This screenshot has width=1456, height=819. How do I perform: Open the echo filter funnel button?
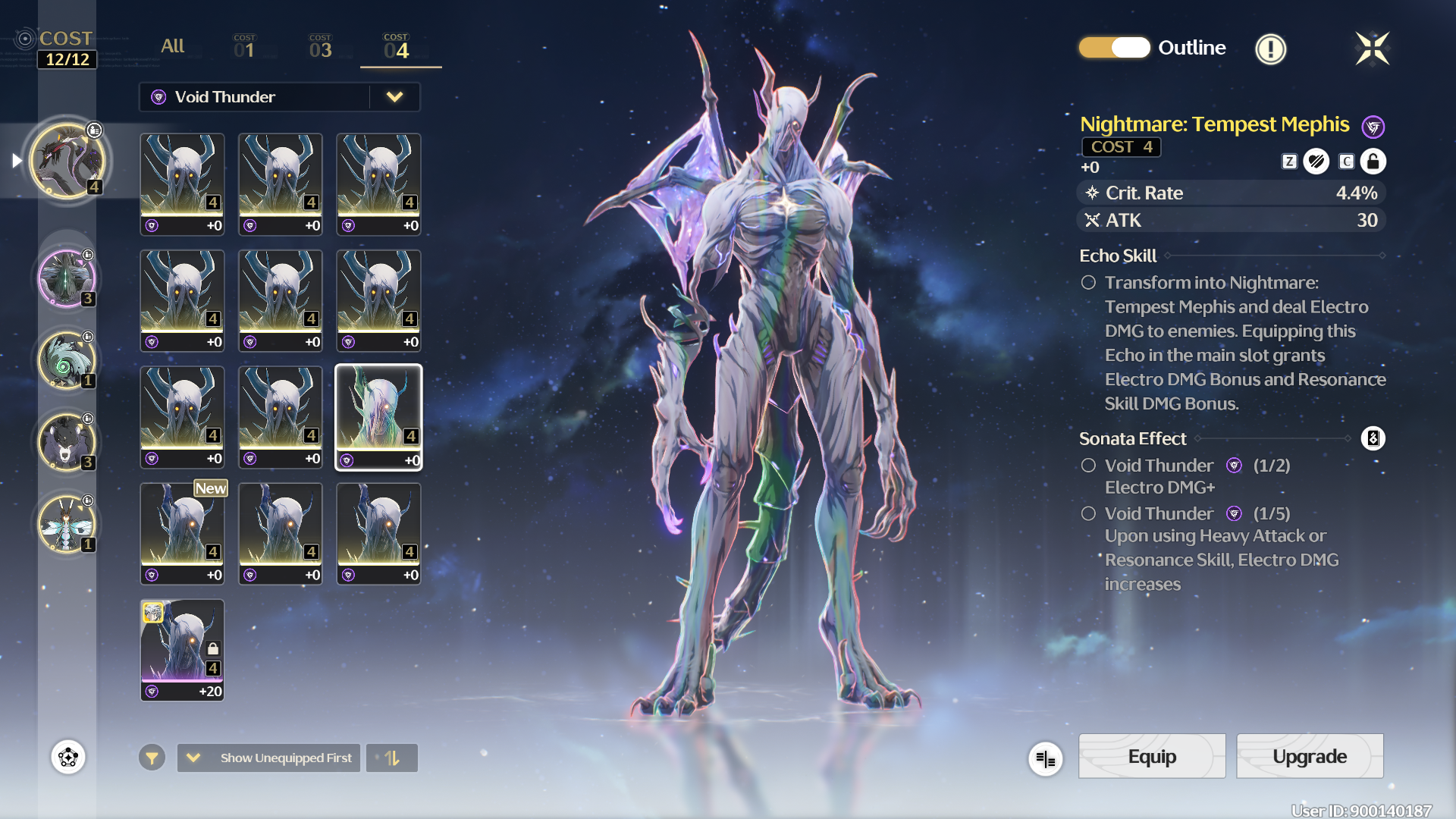[152, 758]
